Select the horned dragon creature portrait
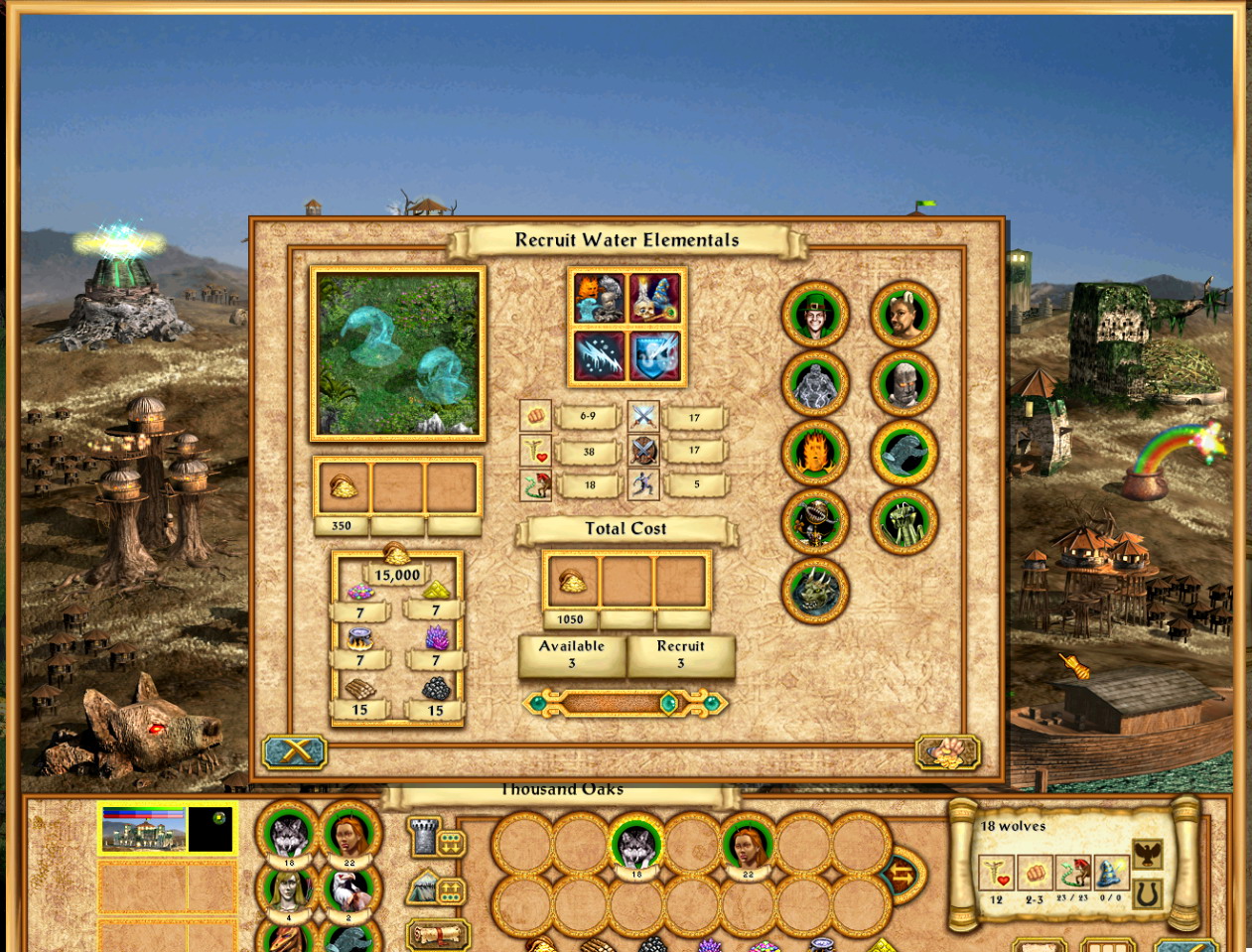1252x952 pixels. coord(815,591)
